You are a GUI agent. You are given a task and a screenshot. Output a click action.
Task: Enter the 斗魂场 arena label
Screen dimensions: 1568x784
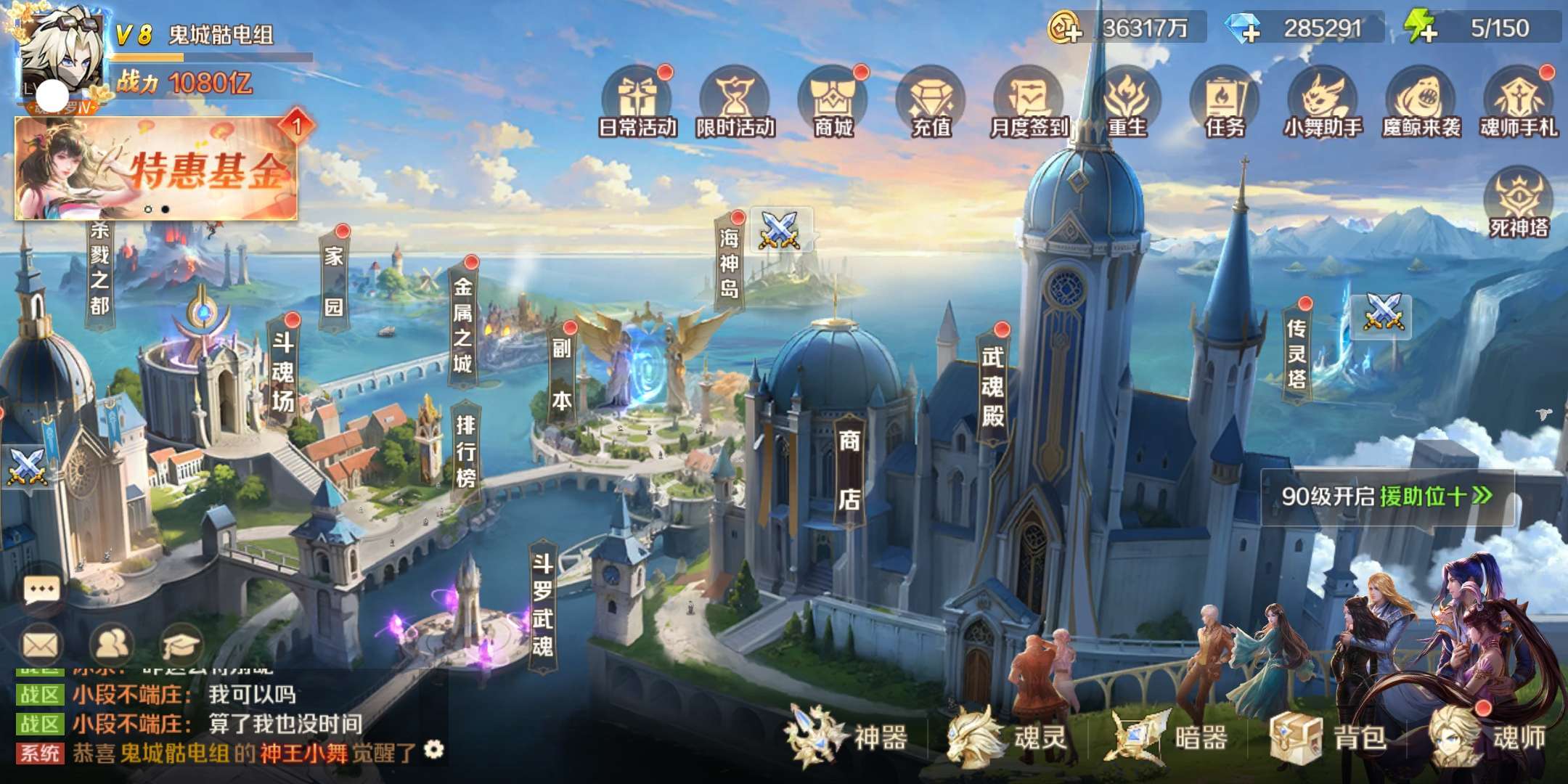click(x=283, y=372)
